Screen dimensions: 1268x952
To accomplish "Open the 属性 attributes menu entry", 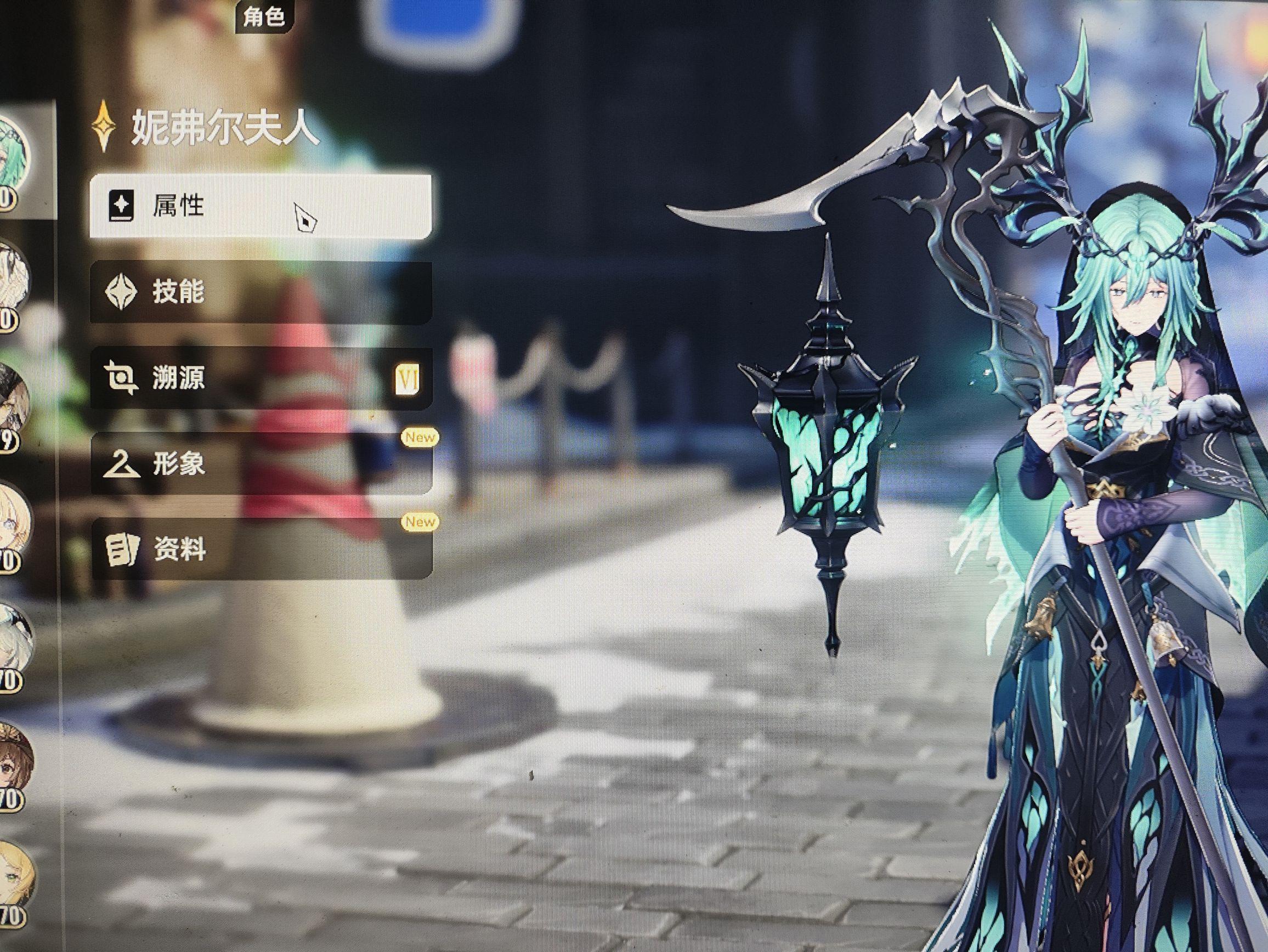I will pos(259,206).
